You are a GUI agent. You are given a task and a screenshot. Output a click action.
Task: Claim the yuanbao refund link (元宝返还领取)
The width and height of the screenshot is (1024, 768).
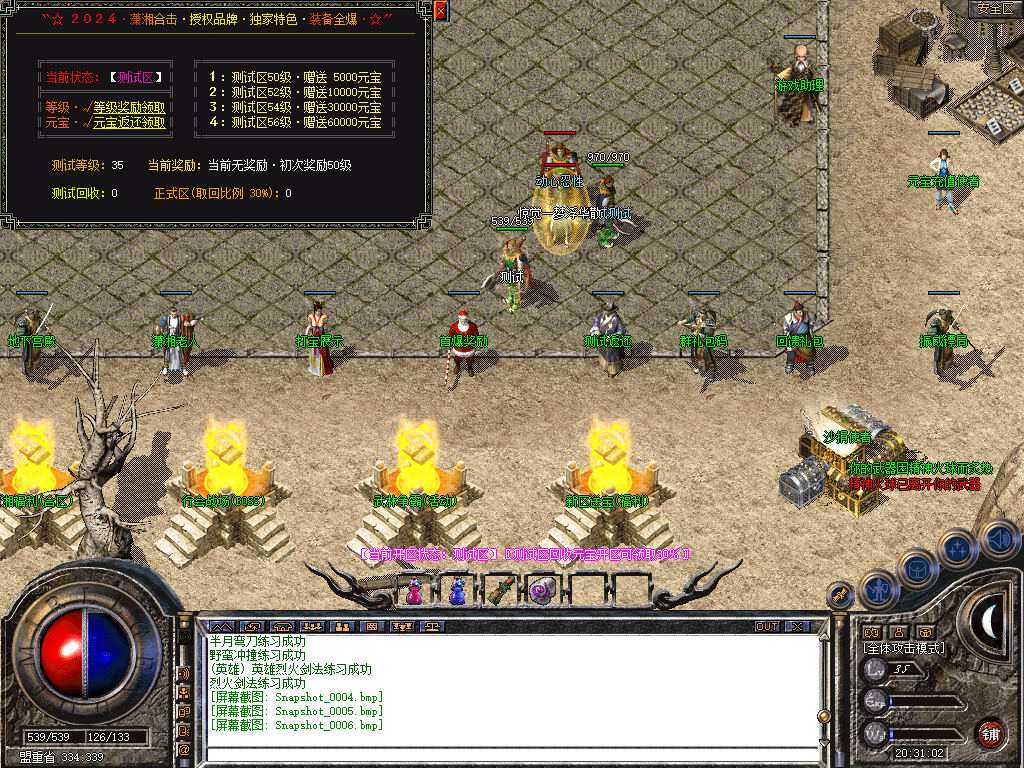[x=129, y=123]
